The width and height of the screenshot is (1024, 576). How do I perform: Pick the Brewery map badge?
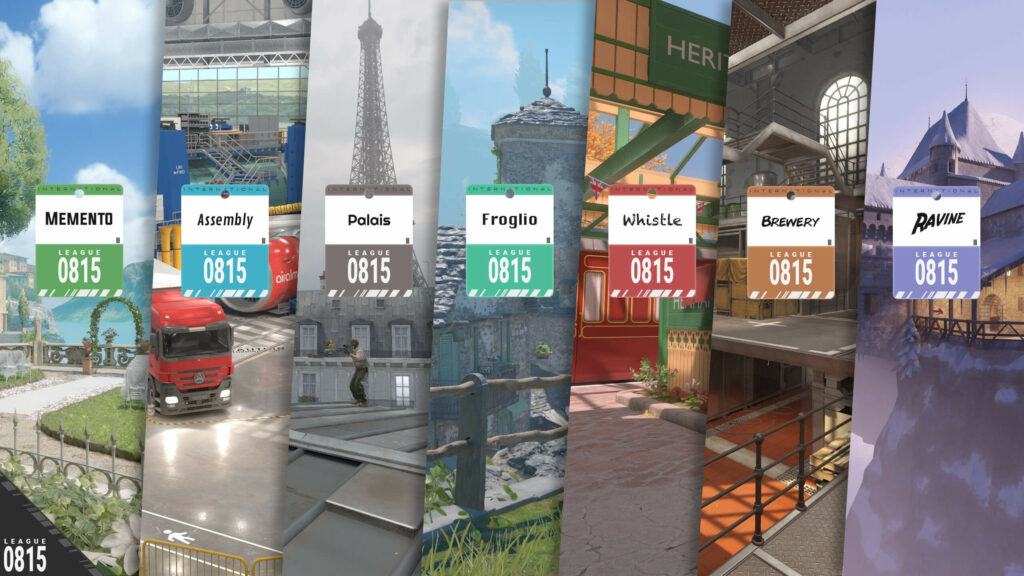pos(791,243)
